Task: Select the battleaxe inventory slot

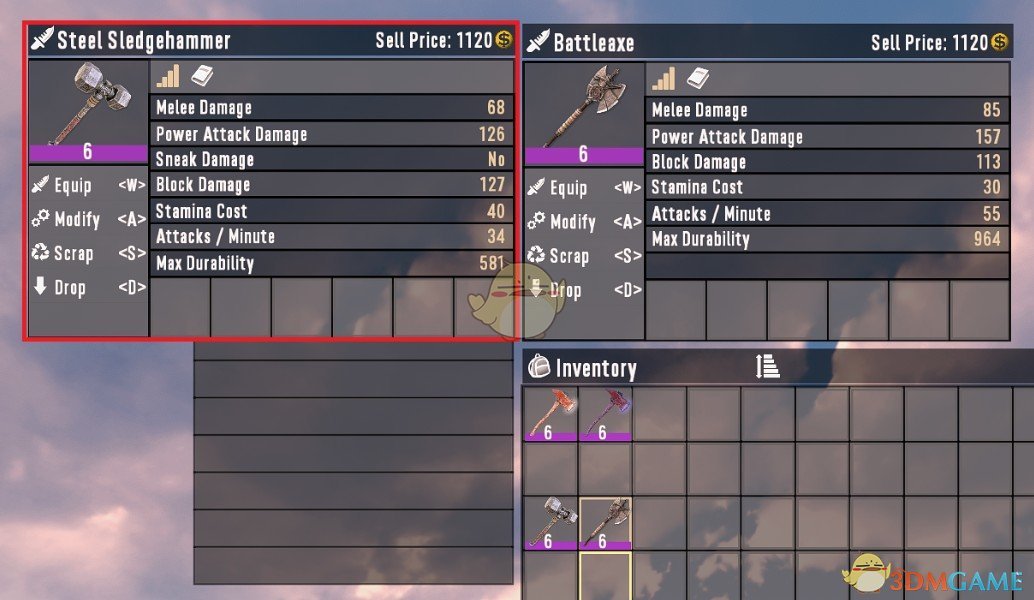Action: click(604, 523)
